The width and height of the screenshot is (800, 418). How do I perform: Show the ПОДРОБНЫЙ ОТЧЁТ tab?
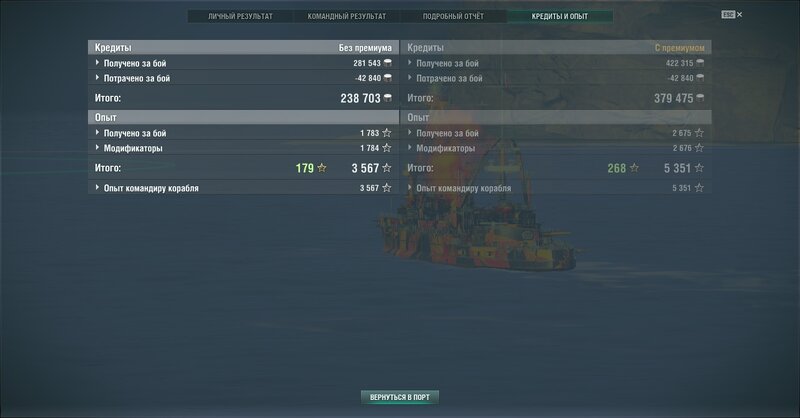452,17
